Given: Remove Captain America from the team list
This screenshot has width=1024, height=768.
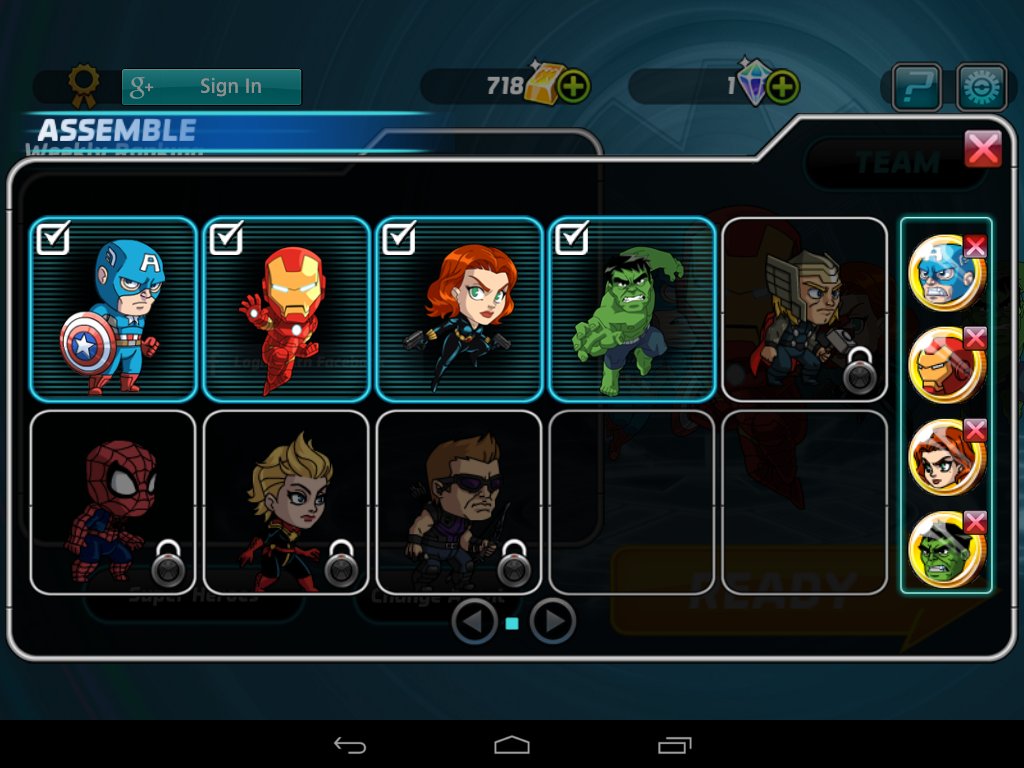Looking at the screenshot, I should coord(975,246).
